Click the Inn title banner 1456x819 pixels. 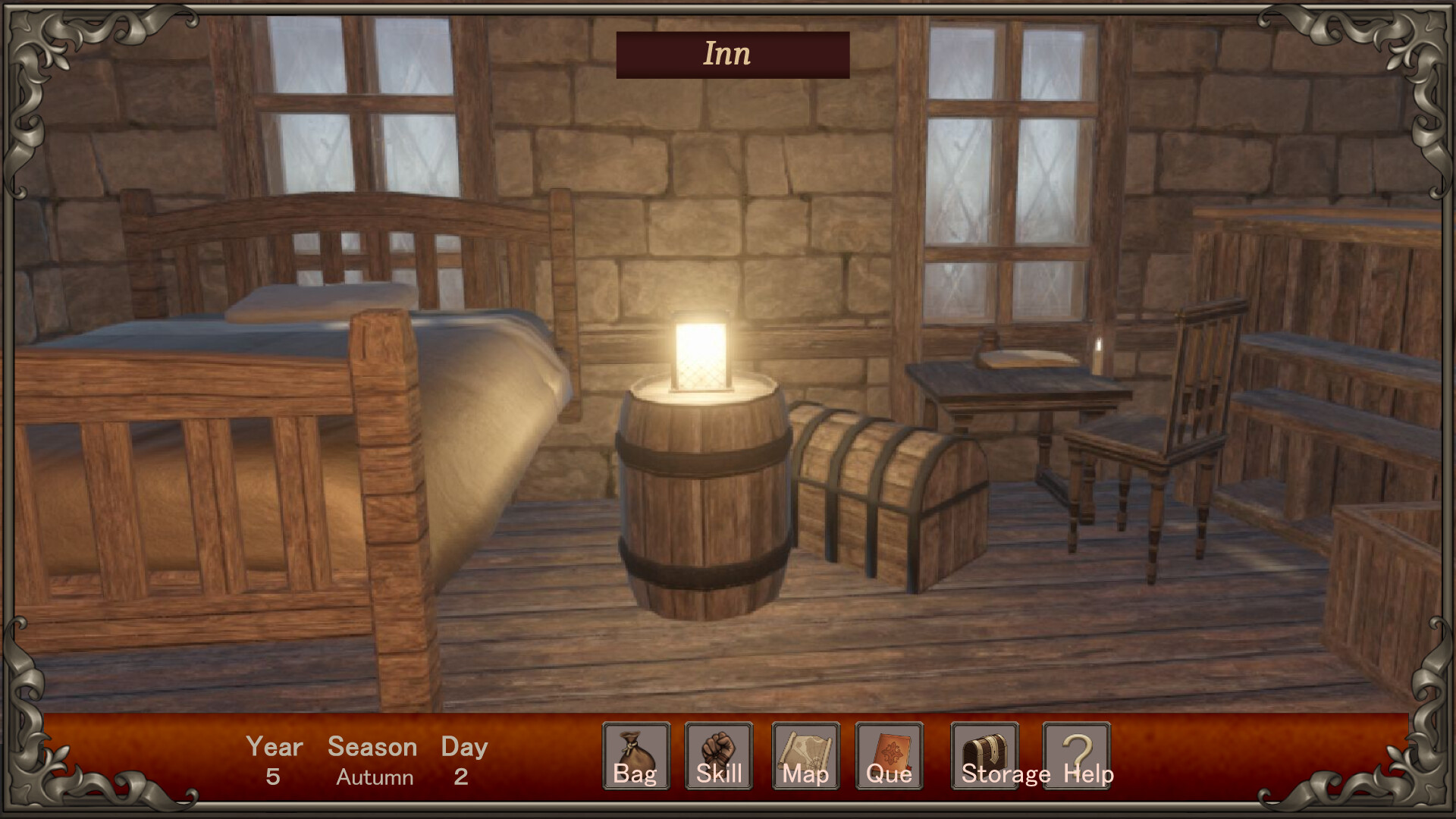tap(730, 53)
